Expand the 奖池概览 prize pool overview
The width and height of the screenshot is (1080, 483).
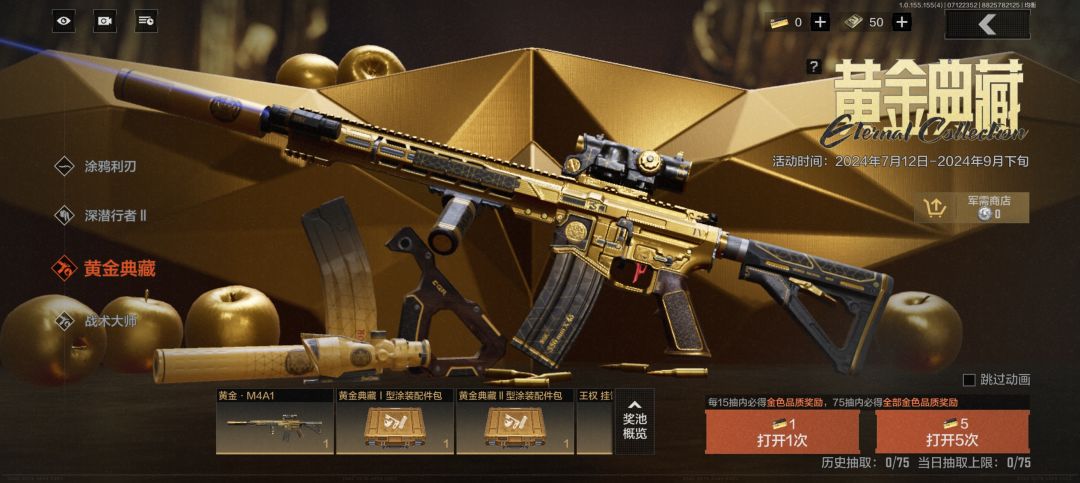(635, 420)
